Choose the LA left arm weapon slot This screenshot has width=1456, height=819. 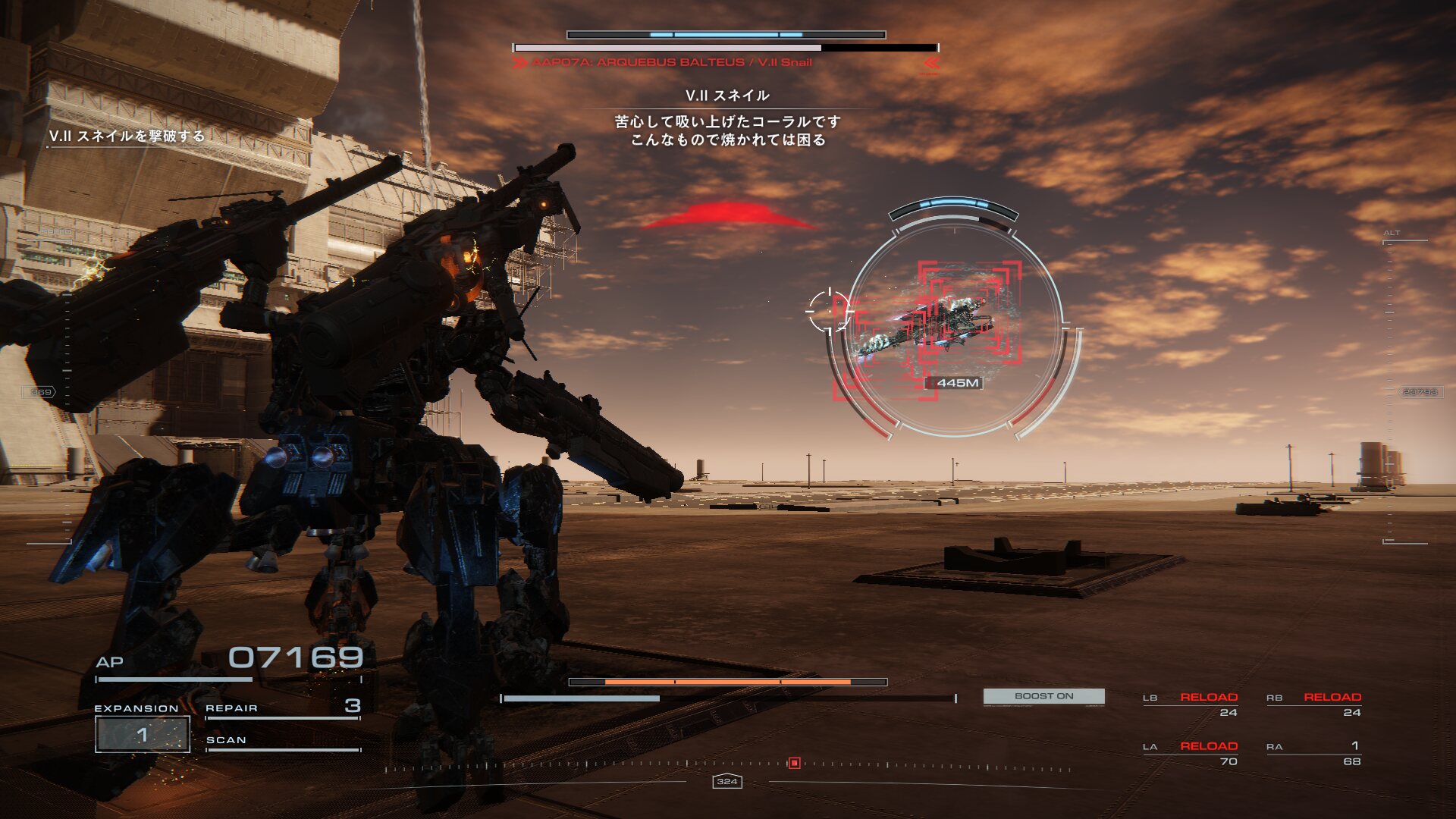(x=1191, y=753)
